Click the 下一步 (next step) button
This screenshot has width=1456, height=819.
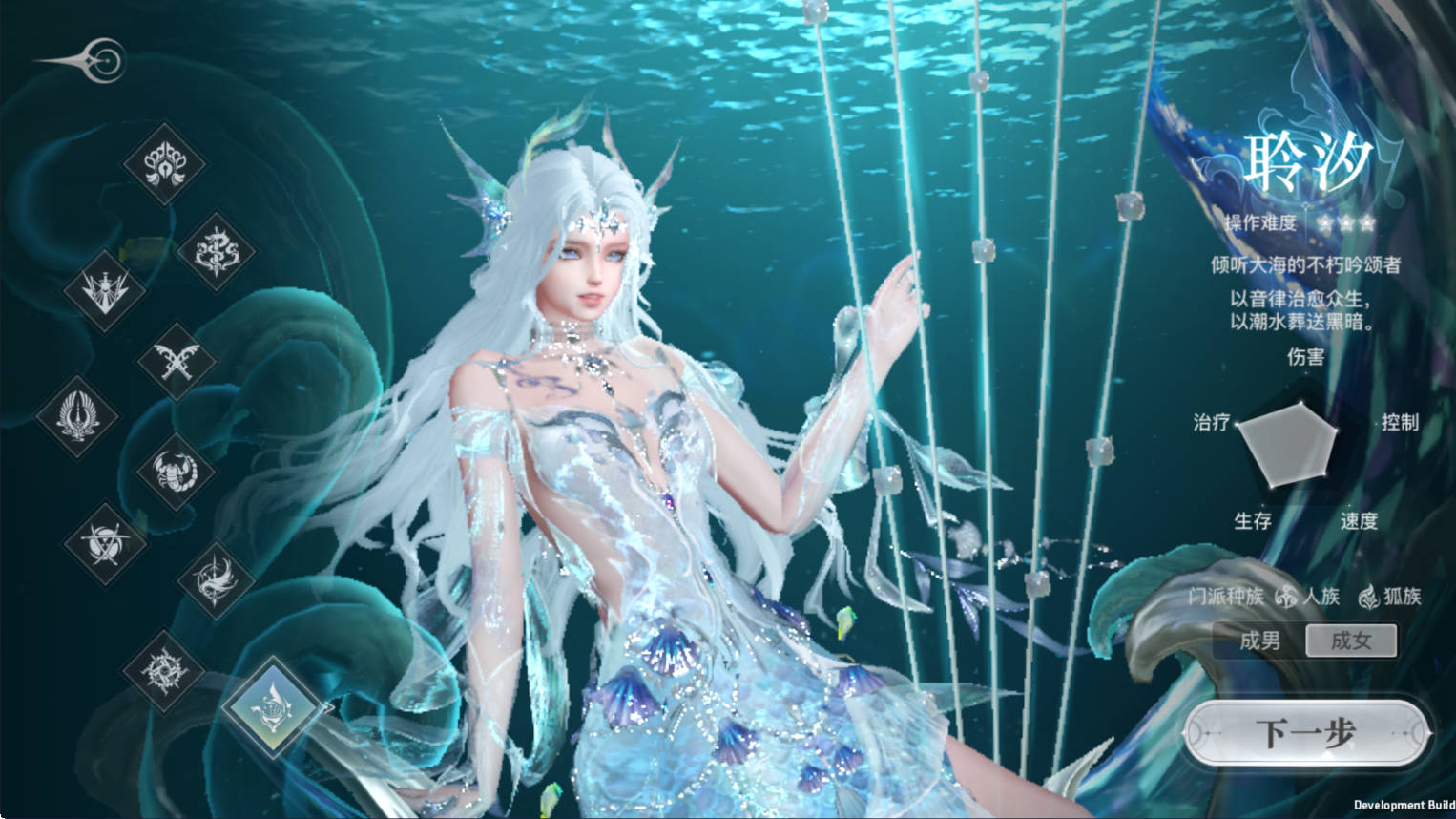pos(1305,733)
